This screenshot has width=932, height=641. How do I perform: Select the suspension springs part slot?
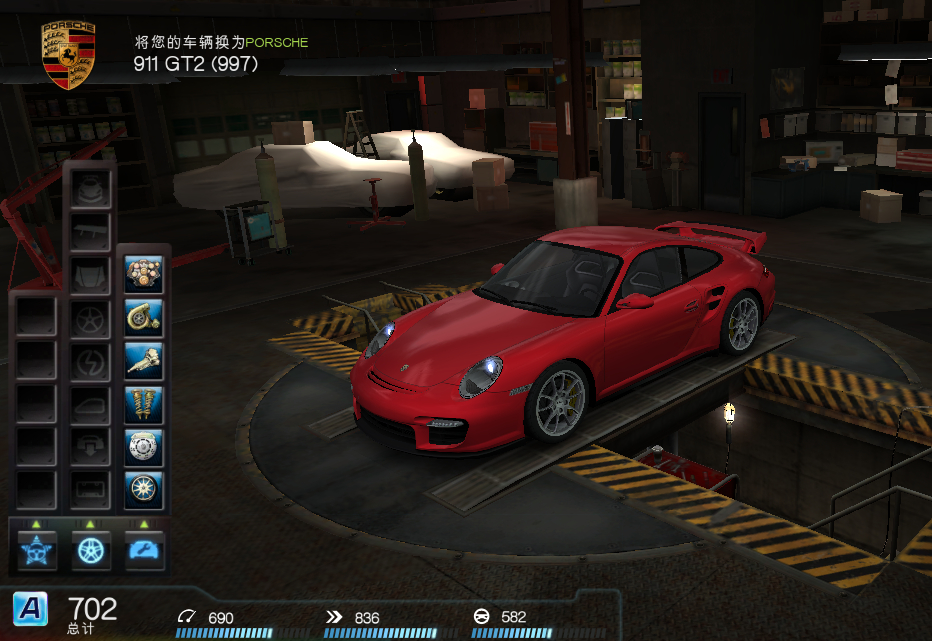point(144,403)
